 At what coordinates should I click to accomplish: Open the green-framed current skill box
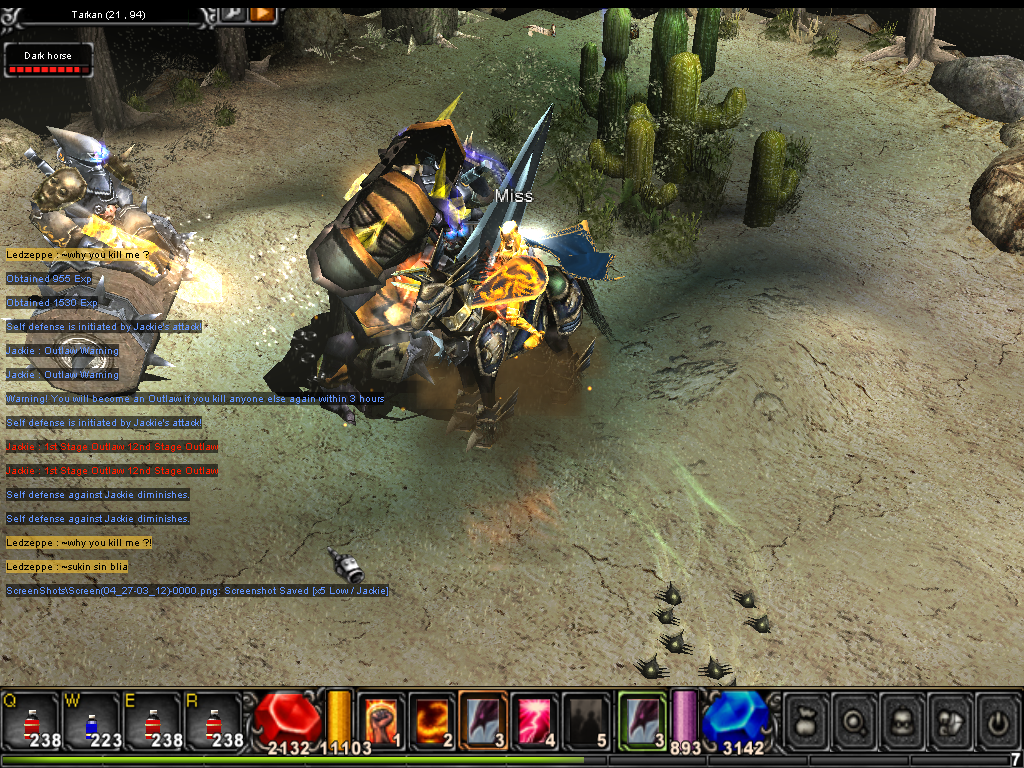[x=642, y=720]
